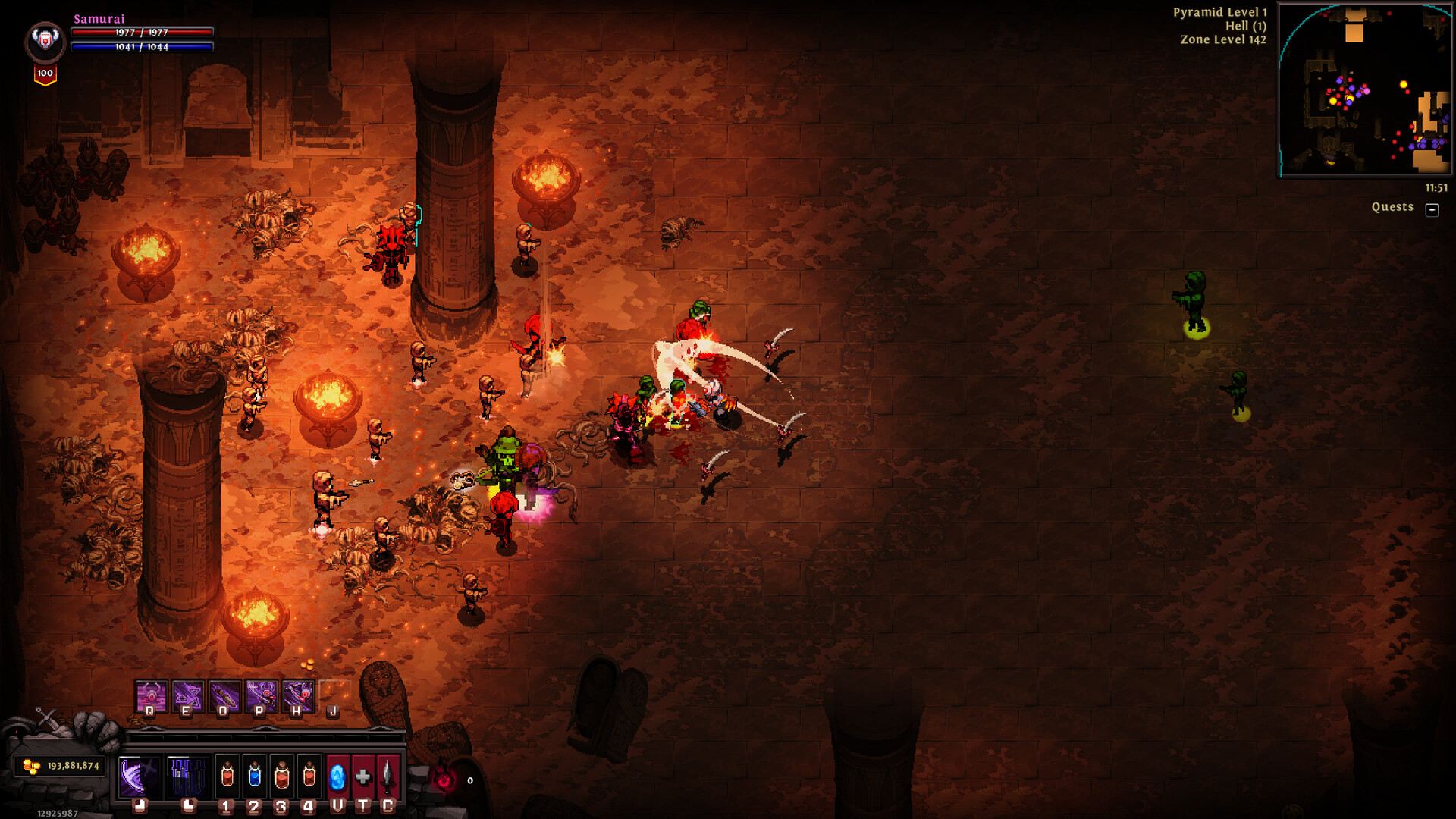Click the red health bar of the Samurai
1456x819 pixels.
tap(140, 33)
